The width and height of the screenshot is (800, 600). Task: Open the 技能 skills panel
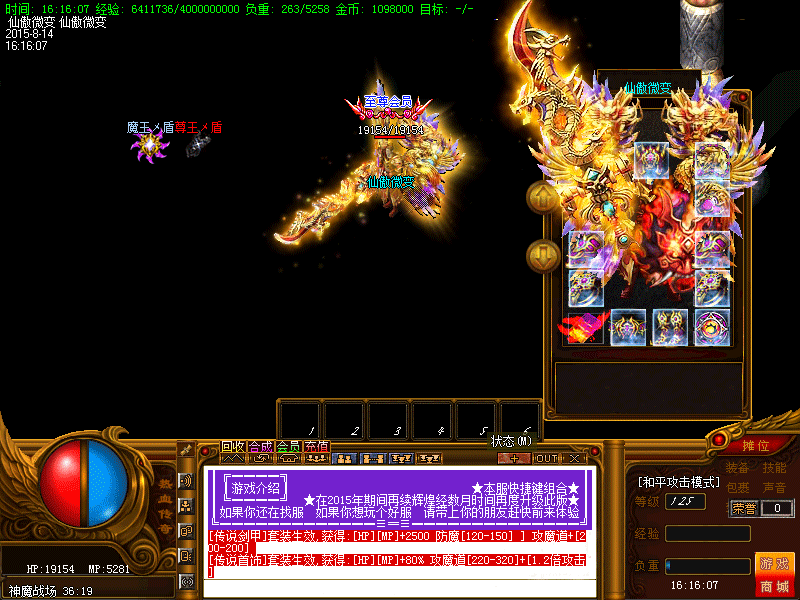pos(774,467)
